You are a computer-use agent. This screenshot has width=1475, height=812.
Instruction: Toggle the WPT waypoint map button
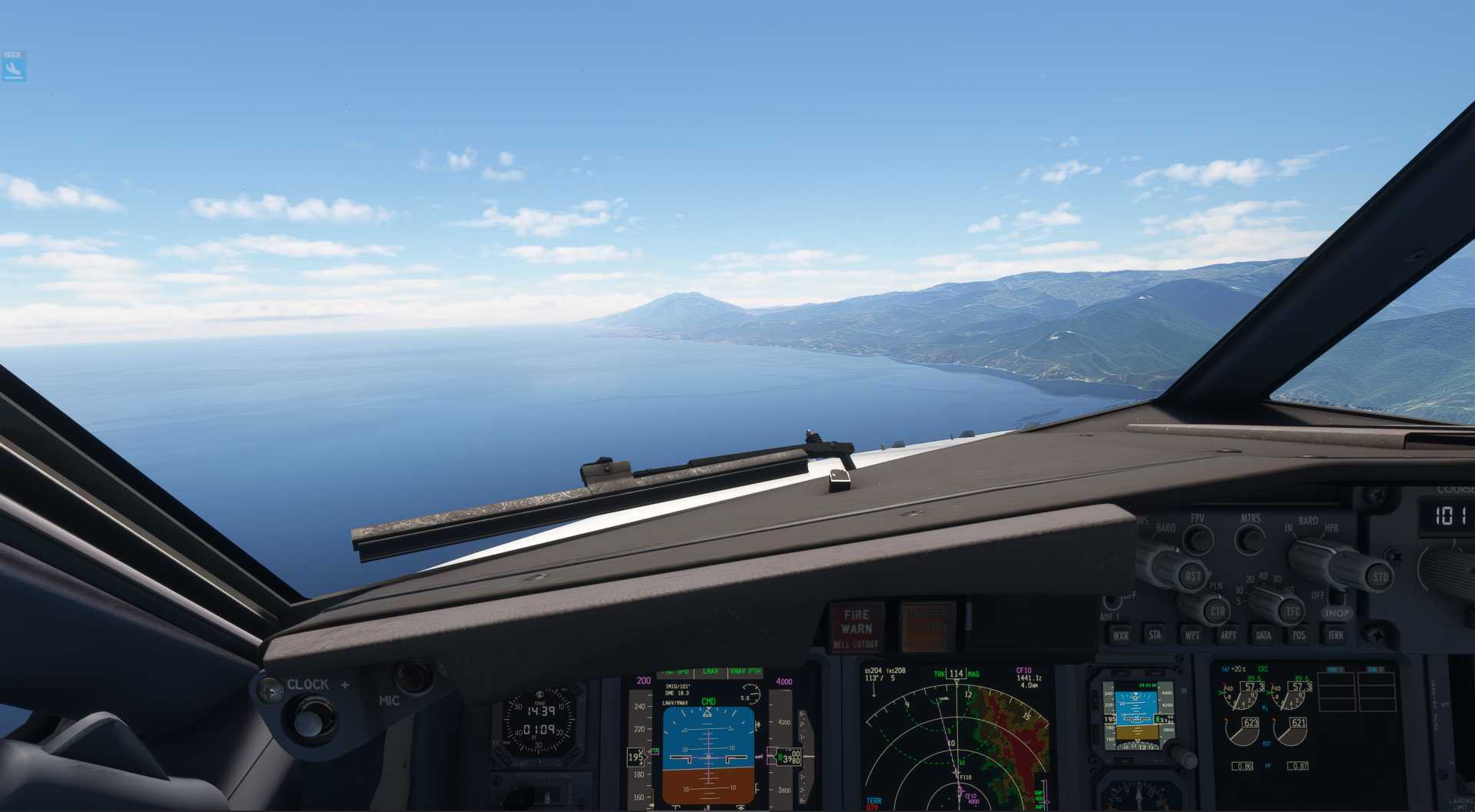click(x=1192, y=635)
